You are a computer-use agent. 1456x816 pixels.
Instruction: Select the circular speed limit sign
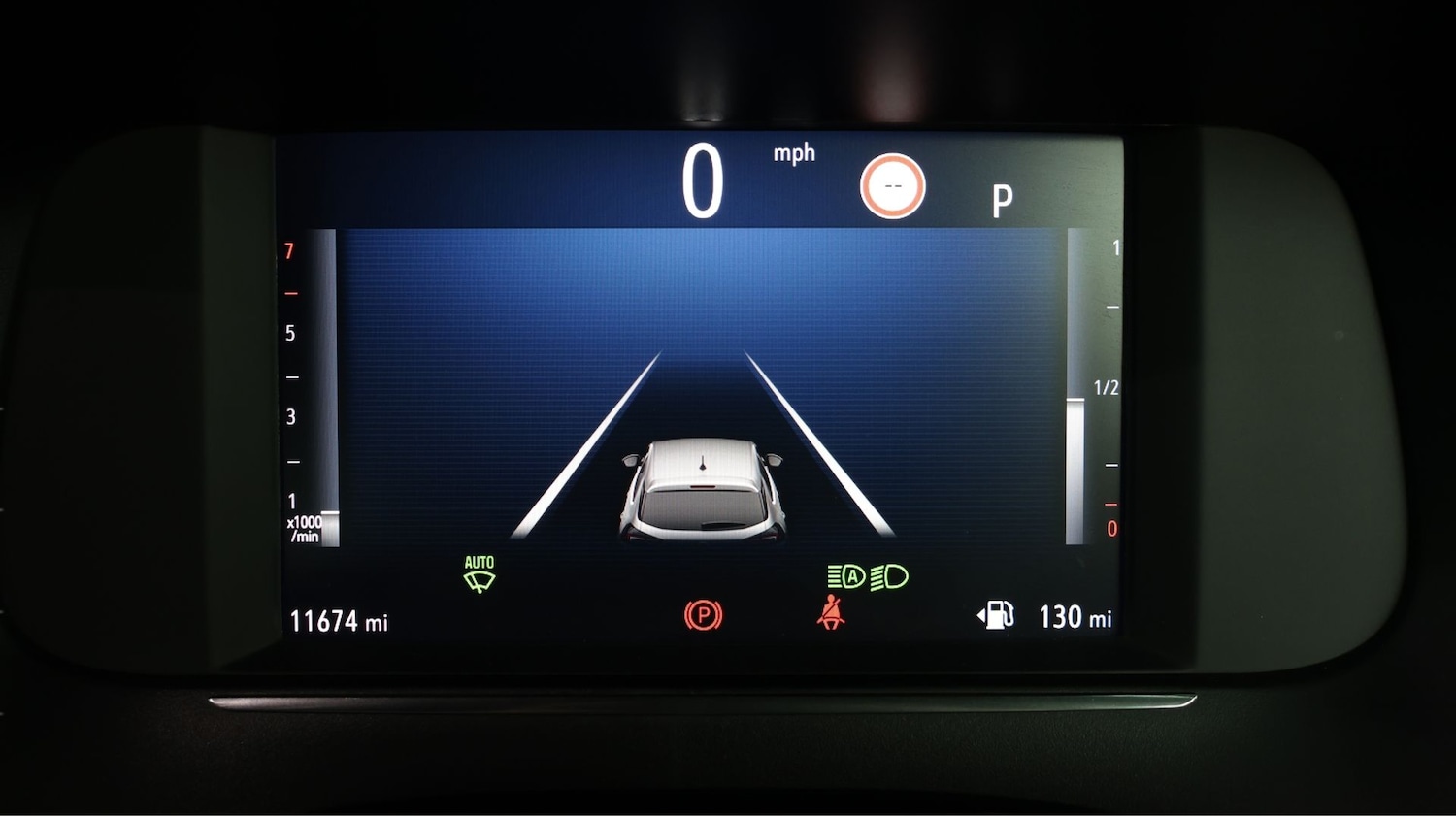(x=892, y=186)
